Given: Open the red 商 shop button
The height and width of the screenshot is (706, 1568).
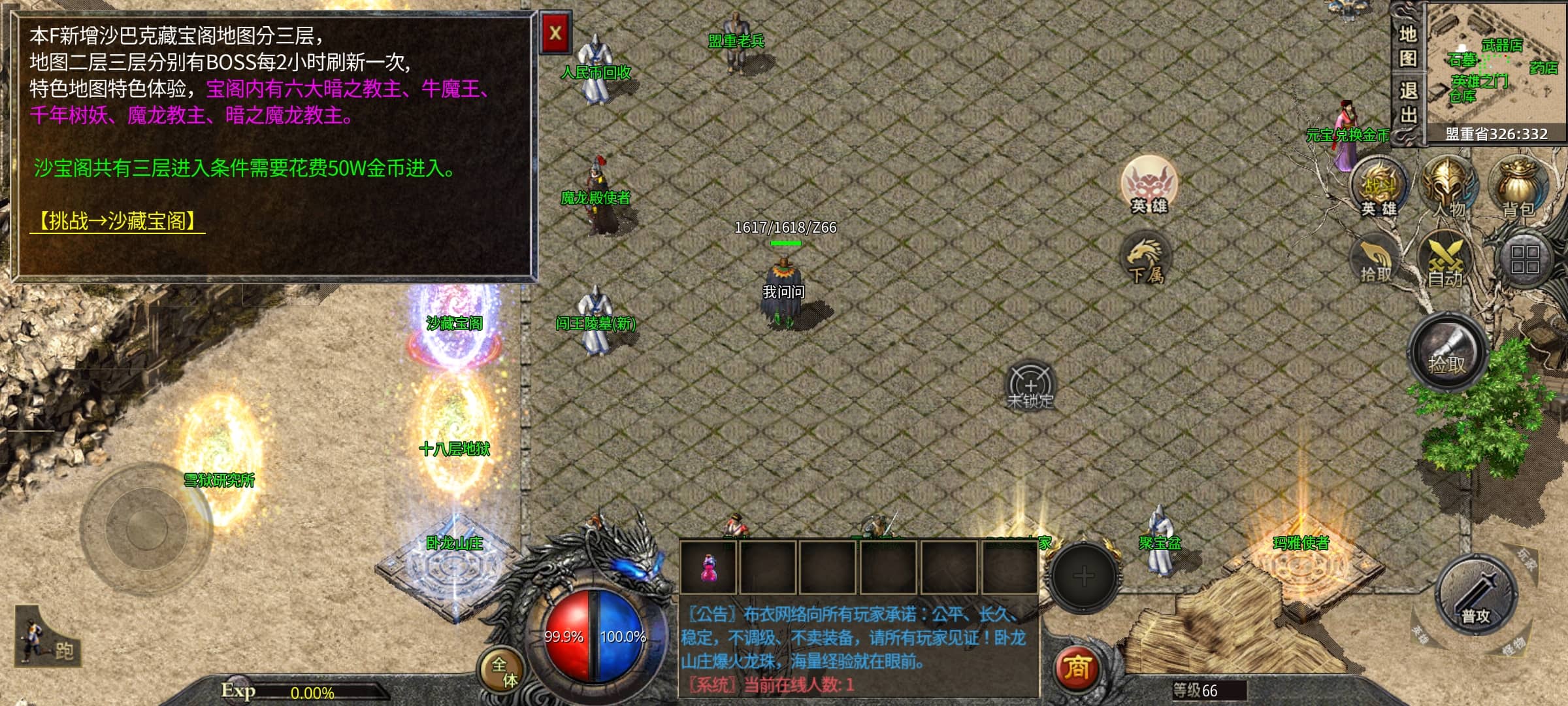Looking at the screenshot, I should pos(1077,667).
